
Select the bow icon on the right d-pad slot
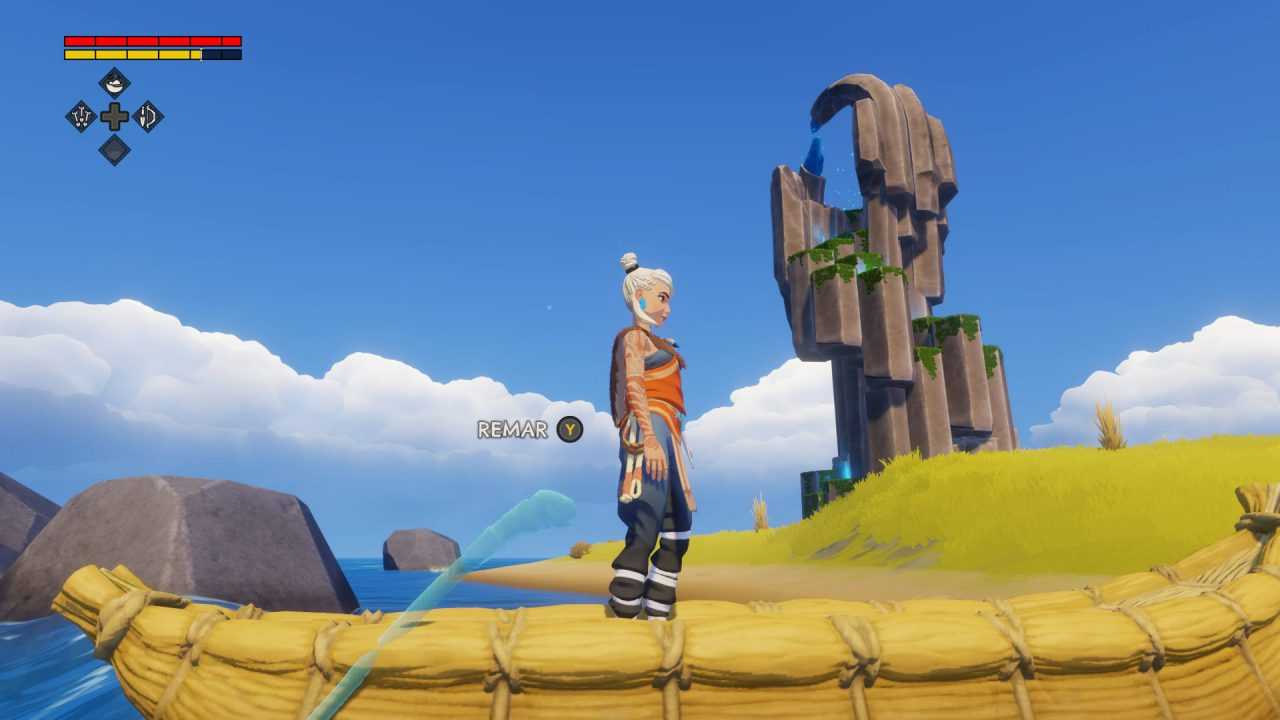click(x=150, y=117)
